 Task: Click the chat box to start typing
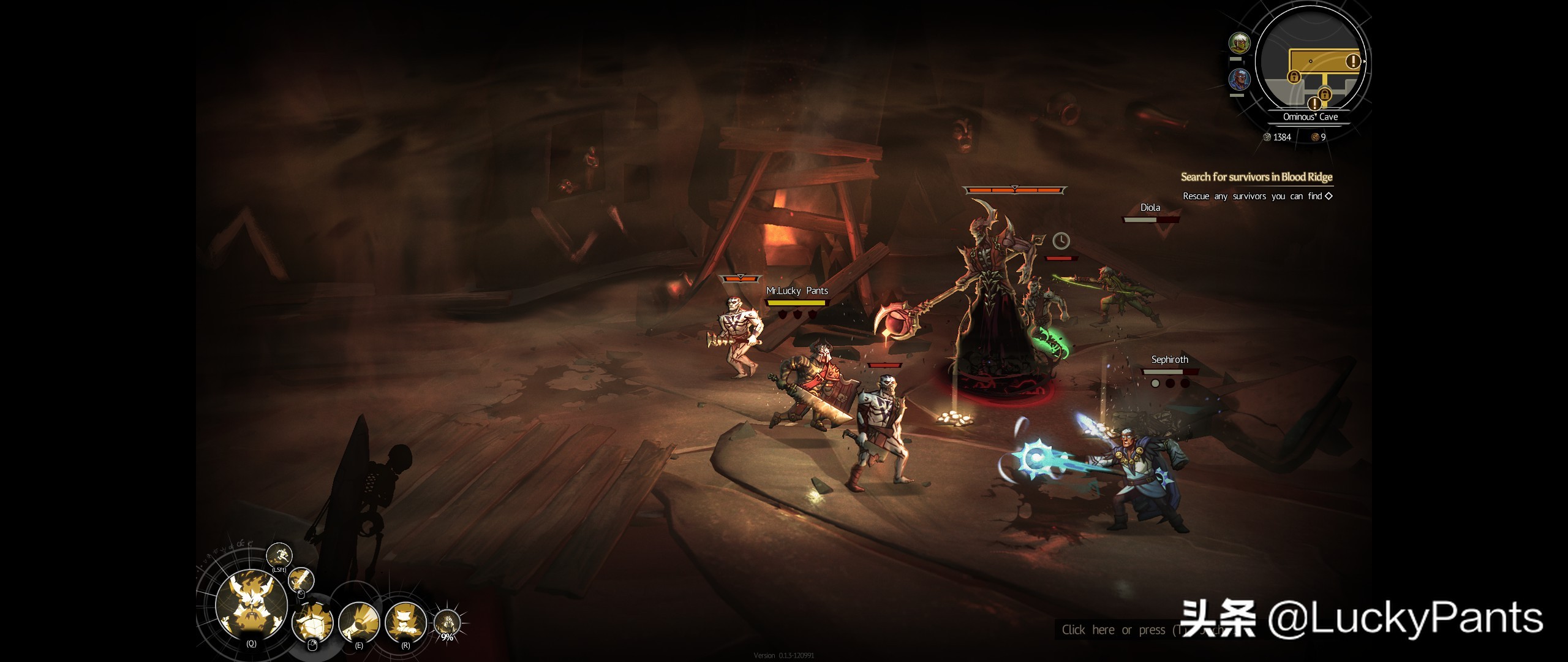[x=1115, y=630]
